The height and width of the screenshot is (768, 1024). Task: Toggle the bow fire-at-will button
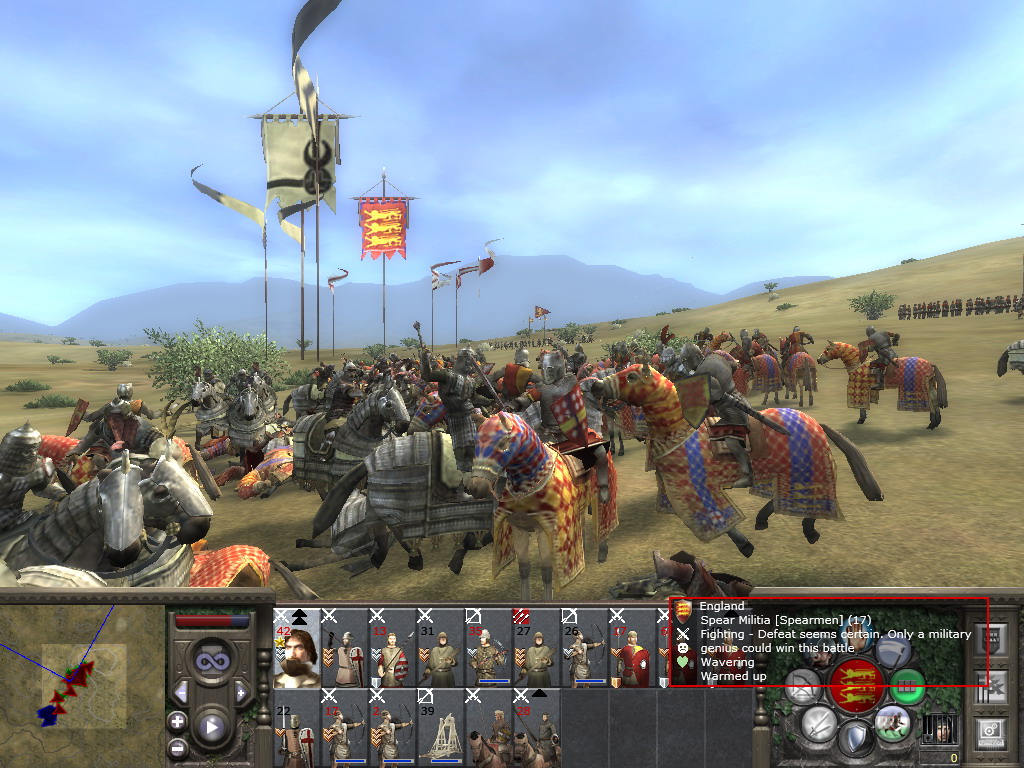pos(803,687)
